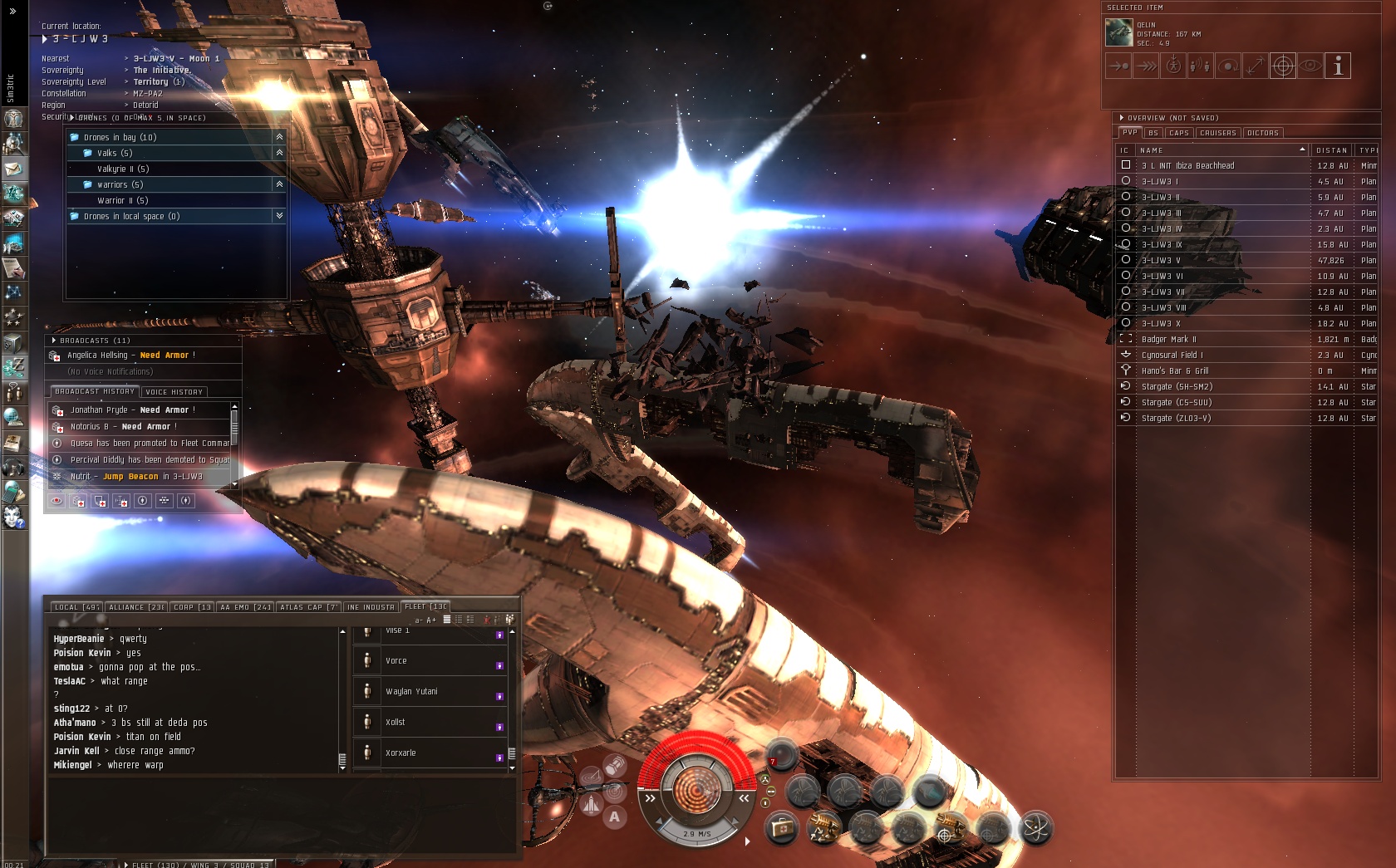Image resolution: width=1396 pixels, height=868 pixels.
Task: Toggle the autopilot A button
Action: pyautogui.click(x=614, y=817)
